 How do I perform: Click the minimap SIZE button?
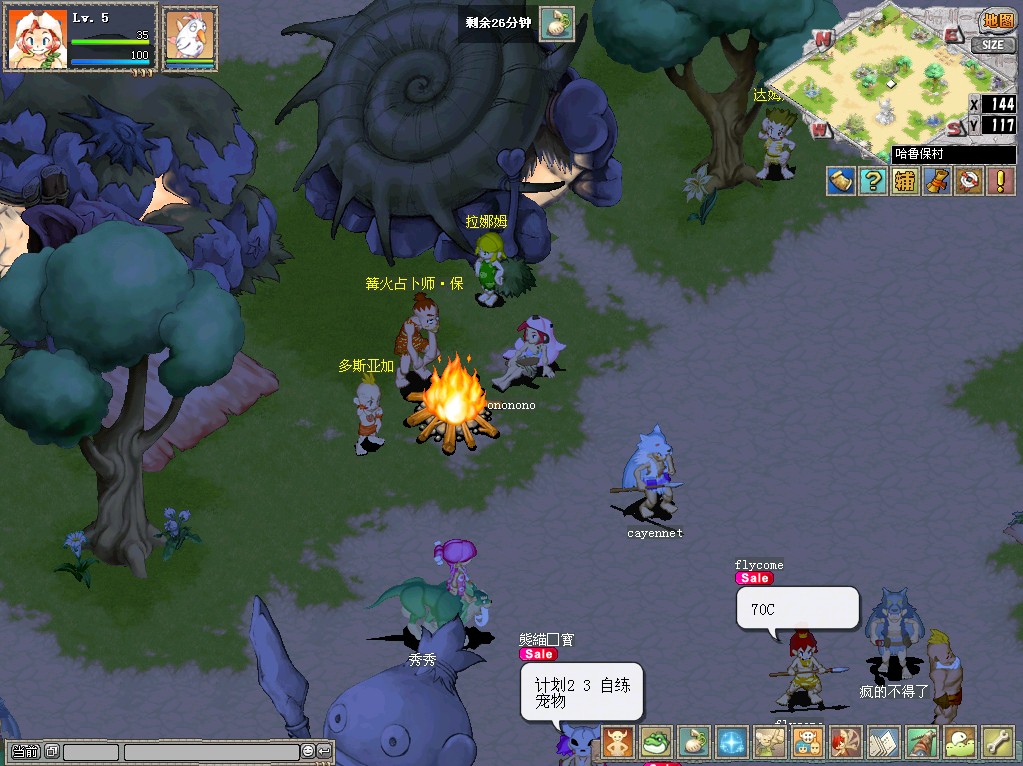click(992, 45)
